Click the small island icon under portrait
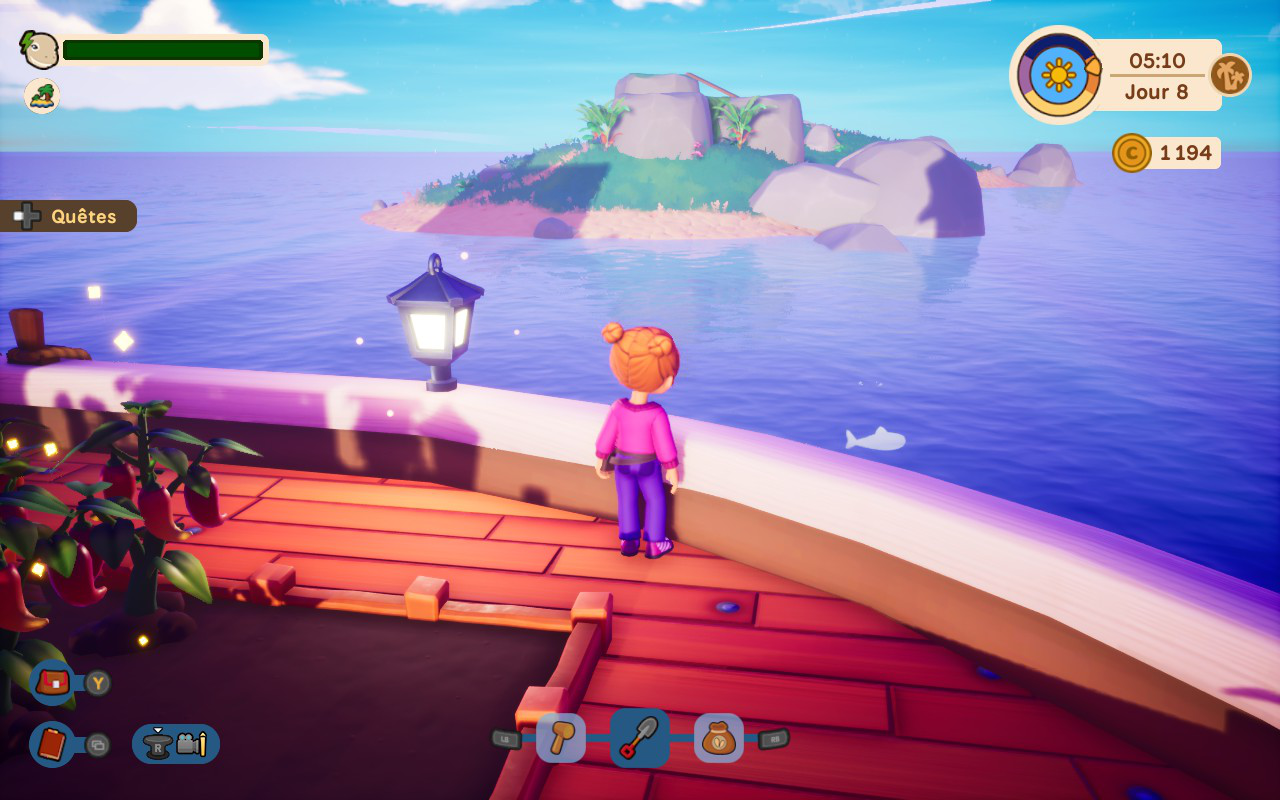The height and width of the screenshot is (800, 1280). [x=42, y=96]
